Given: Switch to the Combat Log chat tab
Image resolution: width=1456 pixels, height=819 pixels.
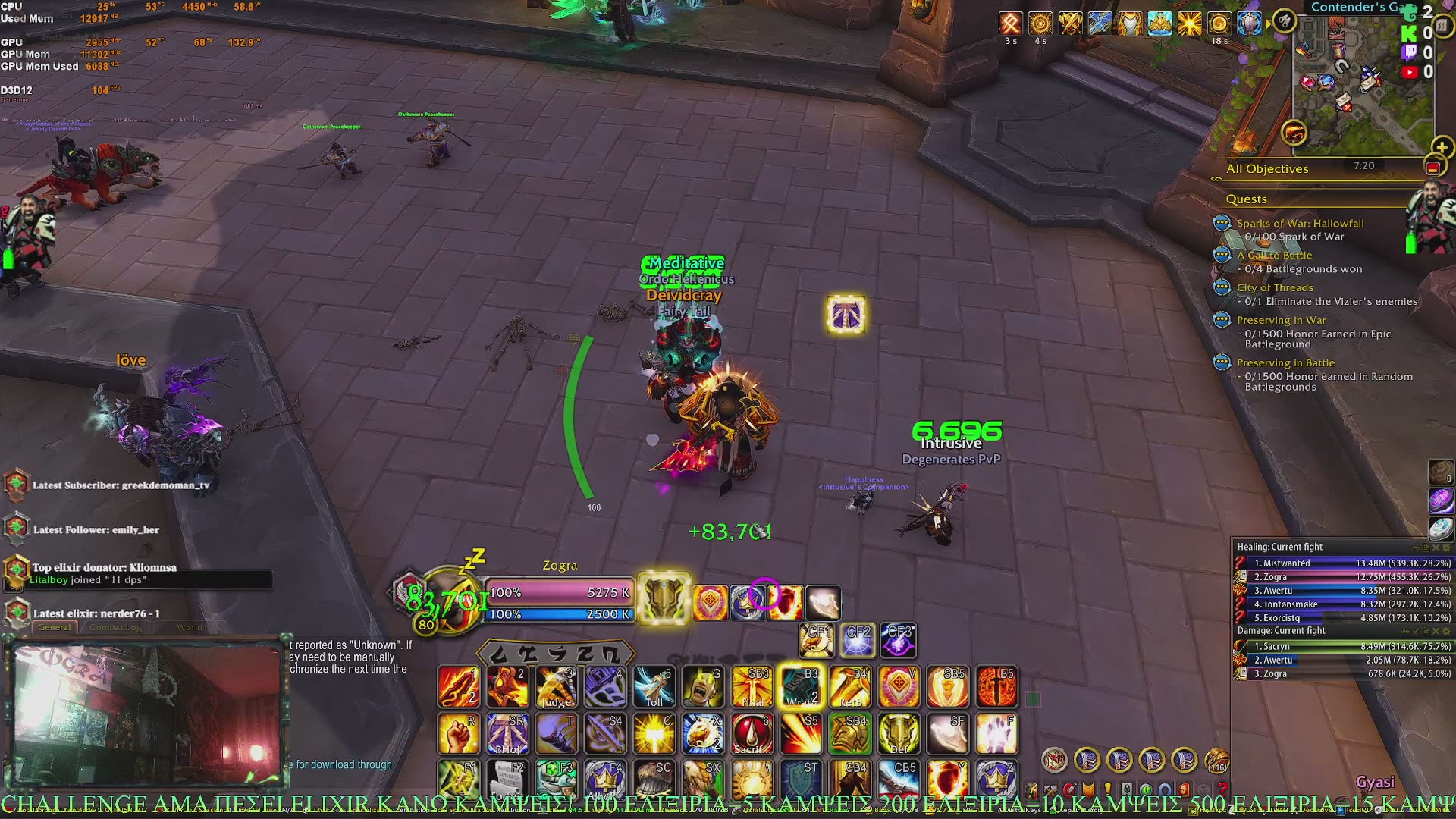Looking at the screenshot, I should [115, 627].
